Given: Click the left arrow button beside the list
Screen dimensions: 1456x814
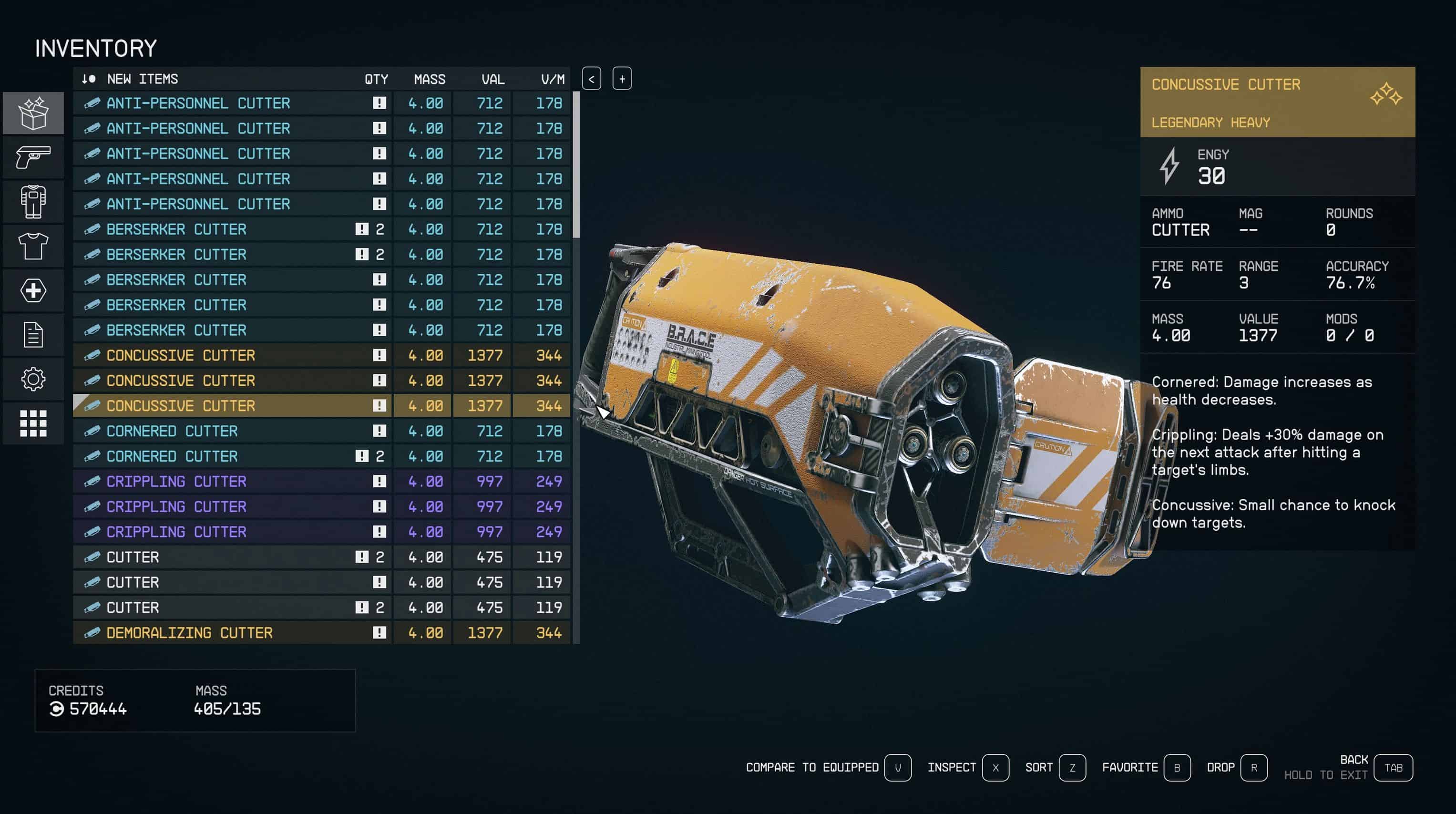Looking at the screenshot, I should (591, 79).
